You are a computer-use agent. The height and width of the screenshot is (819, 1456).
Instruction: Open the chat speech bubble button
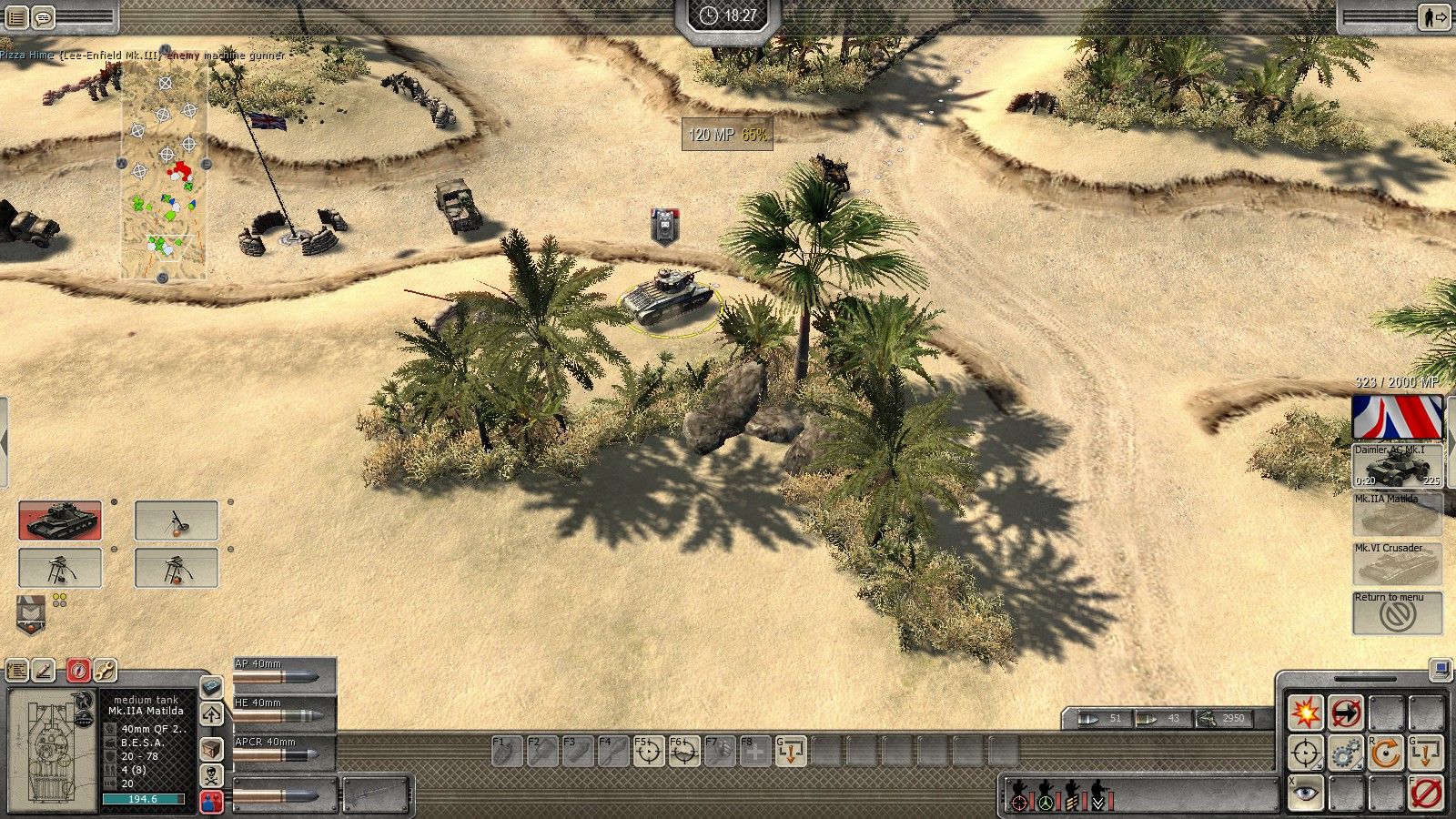tap(44, 16)
